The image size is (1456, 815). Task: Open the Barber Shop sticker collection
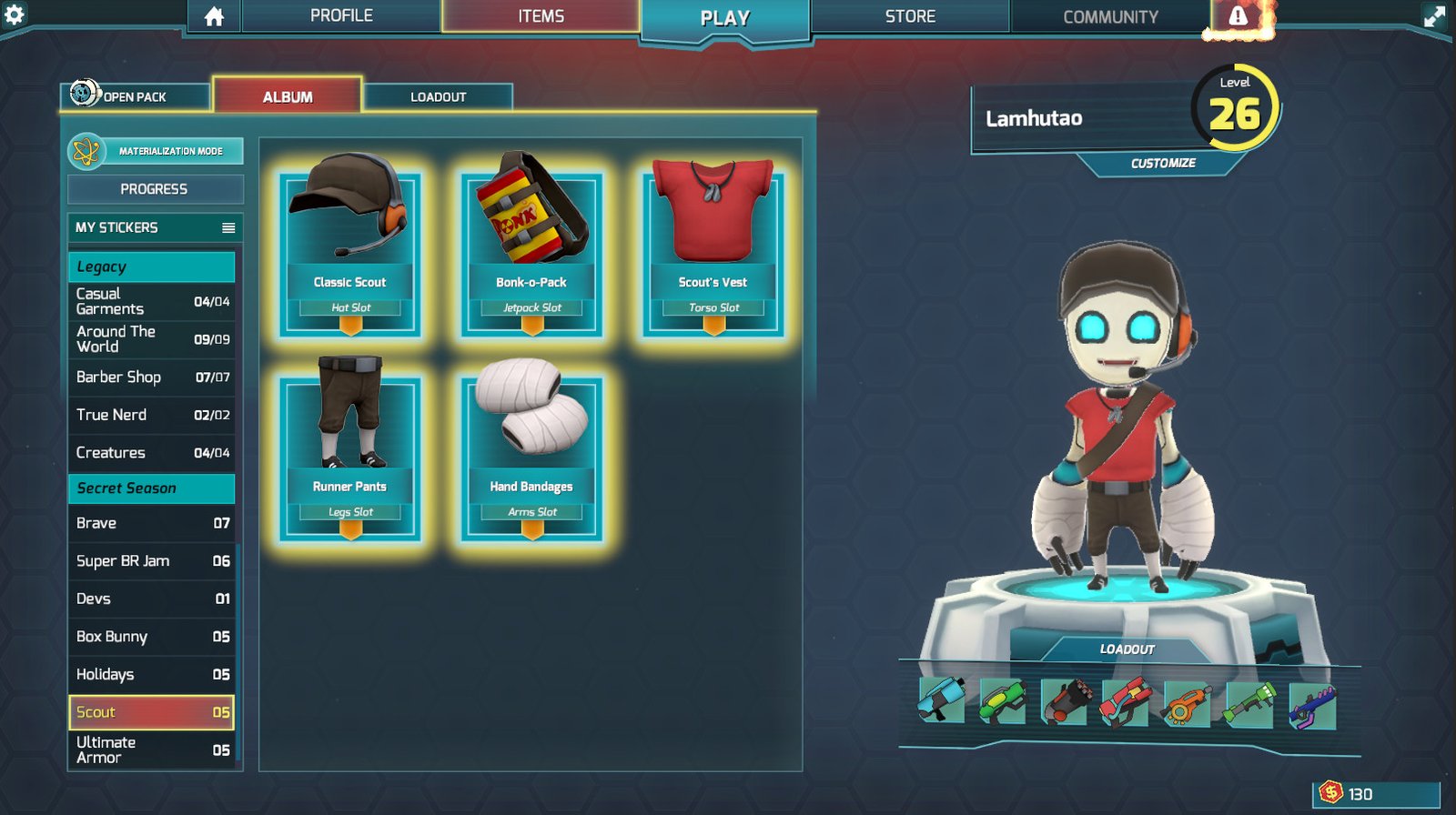(x=151, y=377)
